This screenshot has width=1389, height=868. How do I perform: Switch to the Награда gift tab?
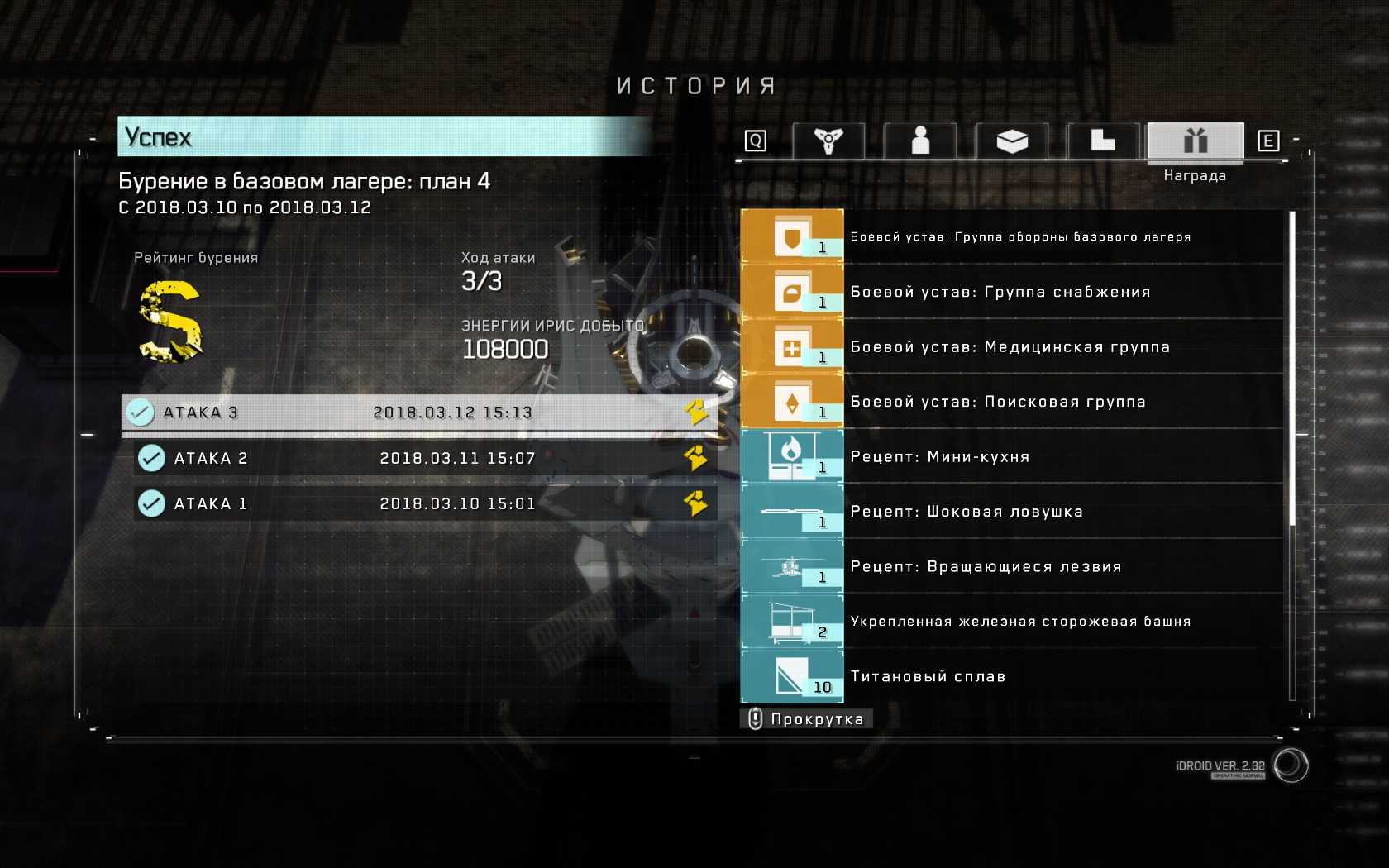[x=1195, y=141]
